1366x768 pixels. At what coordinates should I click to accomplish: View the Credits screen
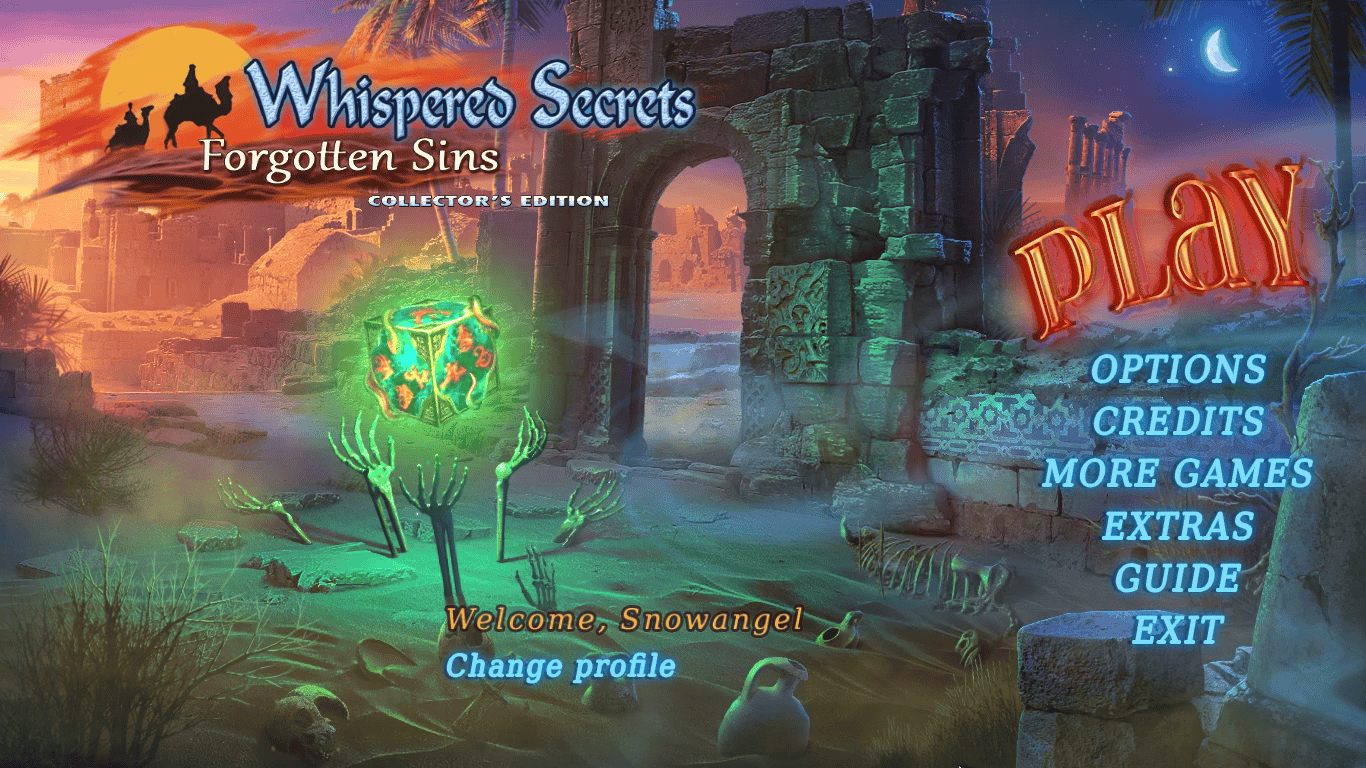click(1177, 421)
